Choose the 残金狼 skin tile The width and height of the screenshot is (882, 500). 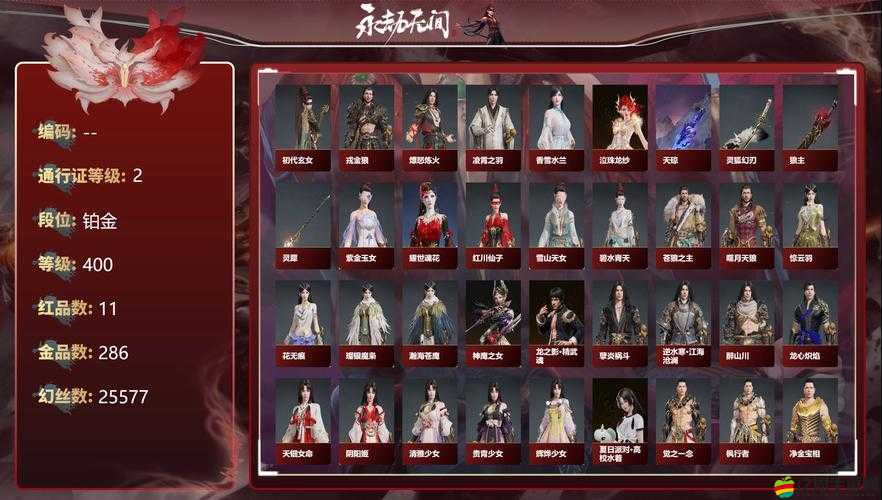tap(366, 125)
